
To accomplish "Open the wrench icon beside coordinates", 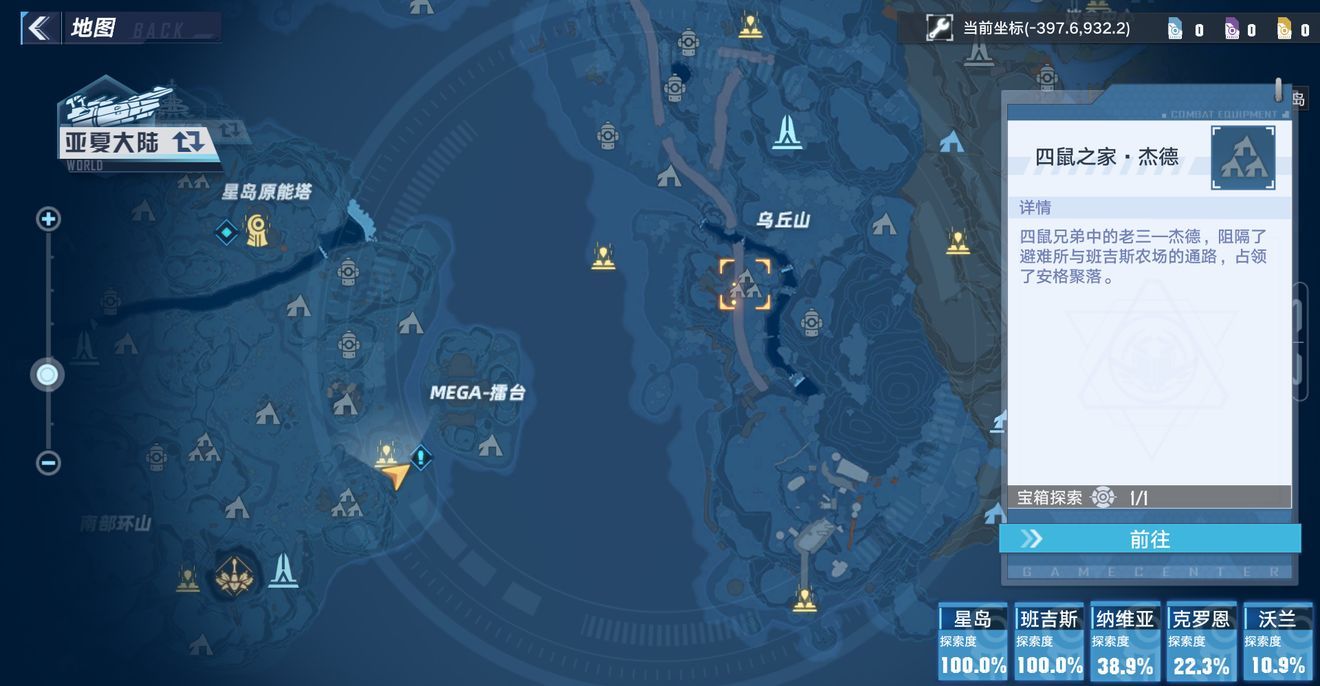I will [938, 28].
